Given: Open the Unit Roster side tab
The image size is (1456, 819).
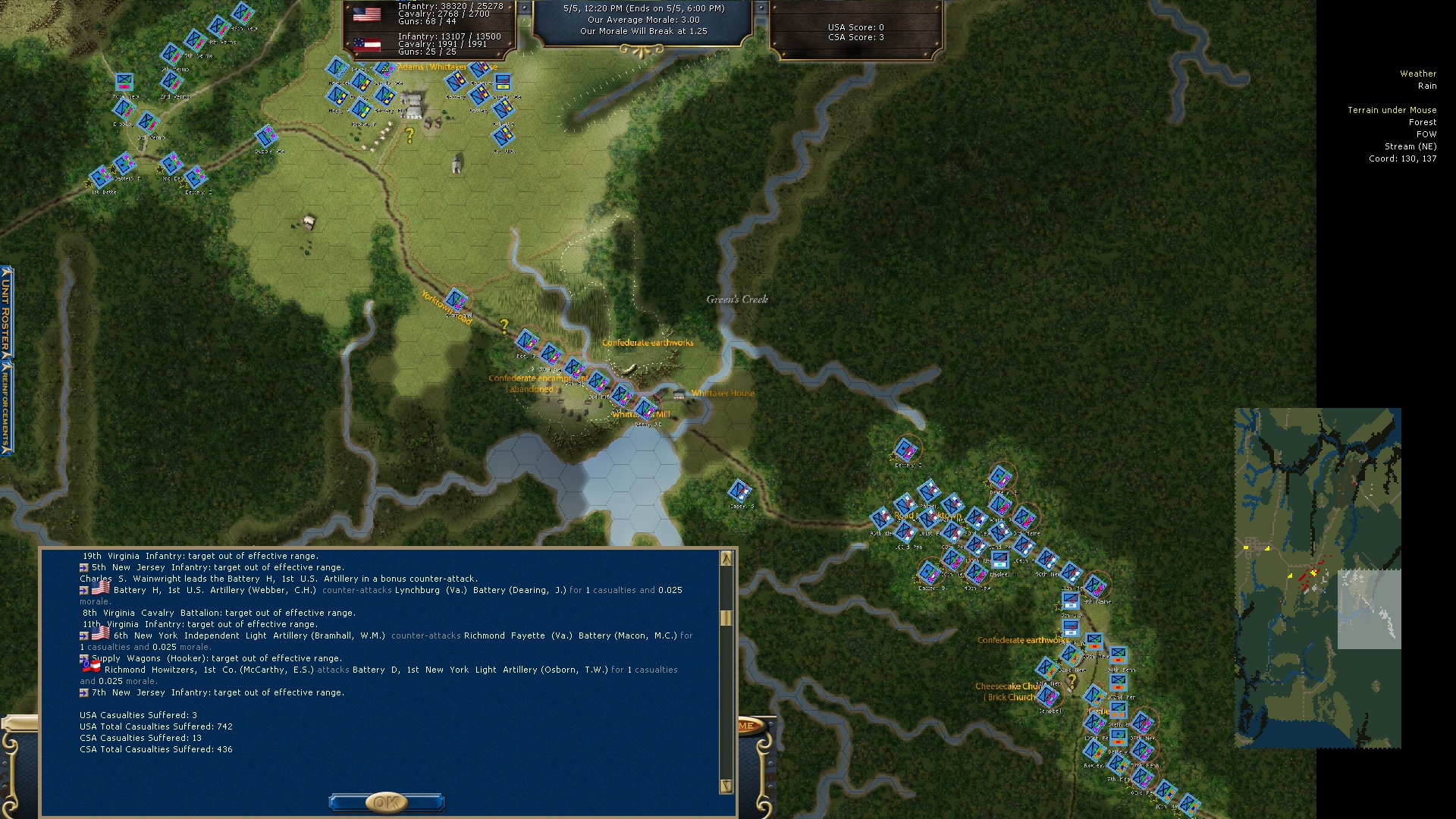Looking at the screenshot, I should [6, 312].
